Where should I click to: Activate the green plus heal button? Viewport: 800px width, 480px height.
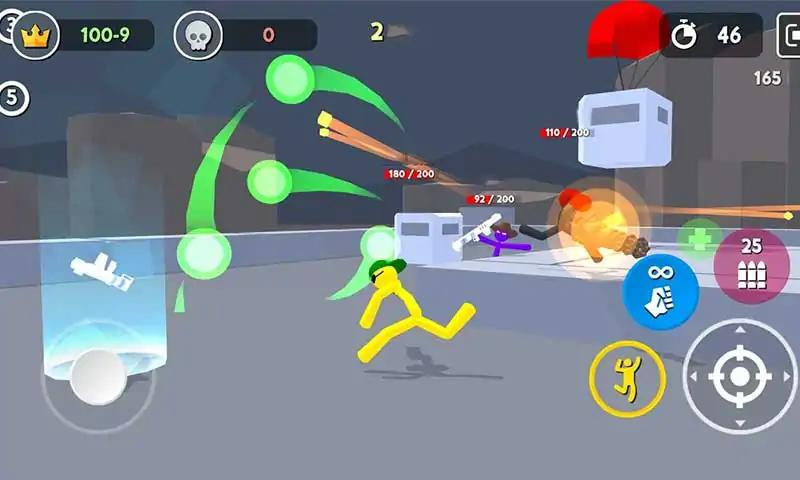(x=699, y=241)
